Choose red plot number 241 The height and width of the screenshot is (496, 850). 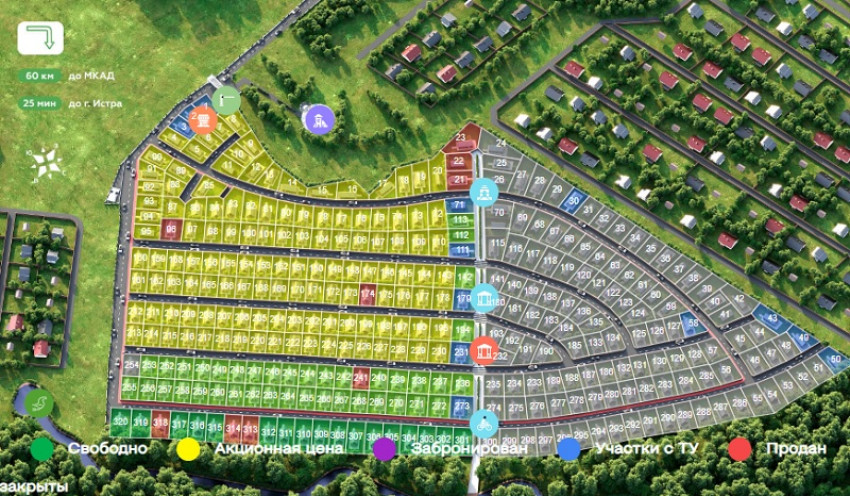pos(362,378)
